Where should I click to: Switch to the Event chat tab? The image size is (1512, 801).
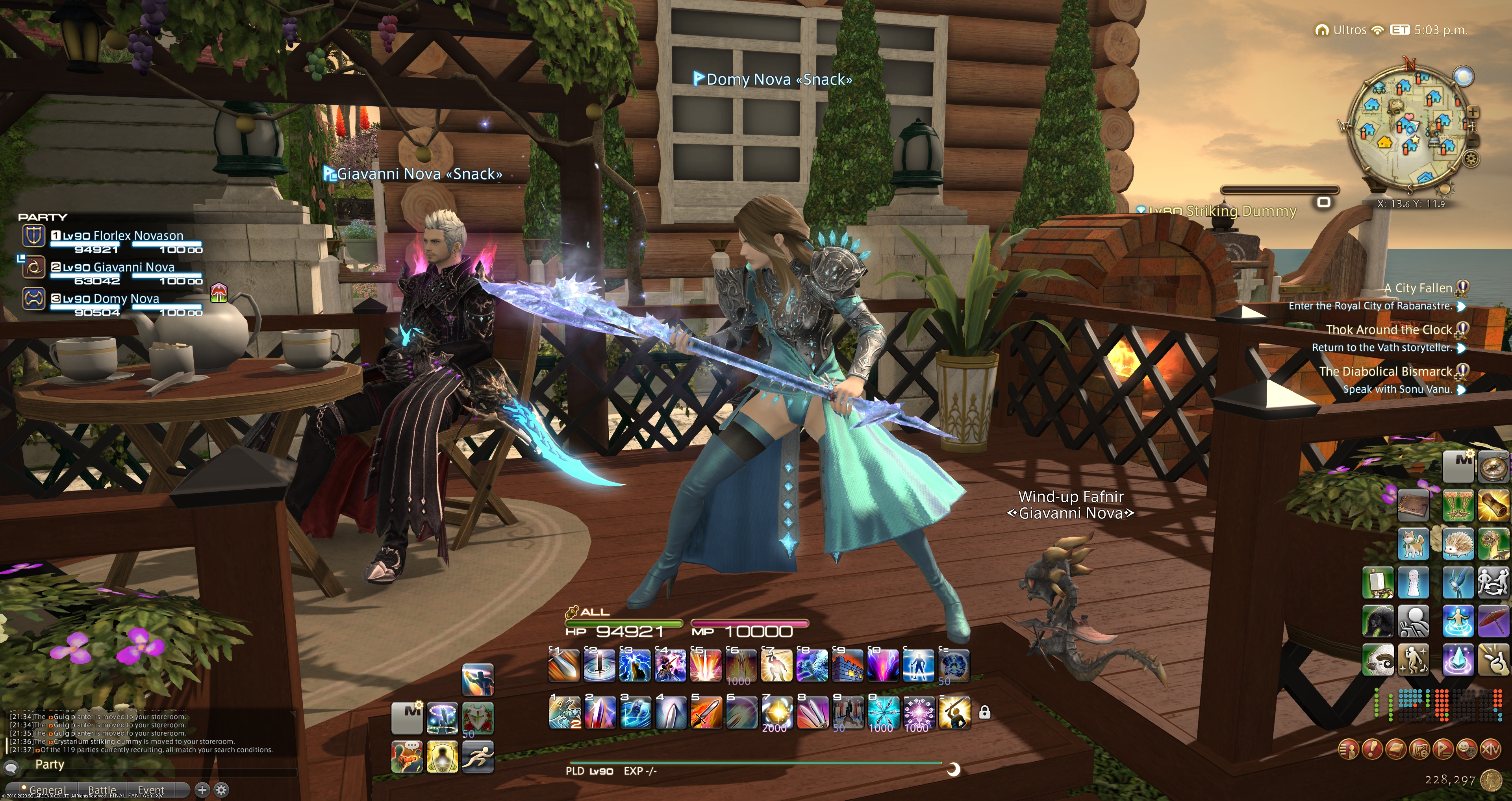(x=151, y=790)
